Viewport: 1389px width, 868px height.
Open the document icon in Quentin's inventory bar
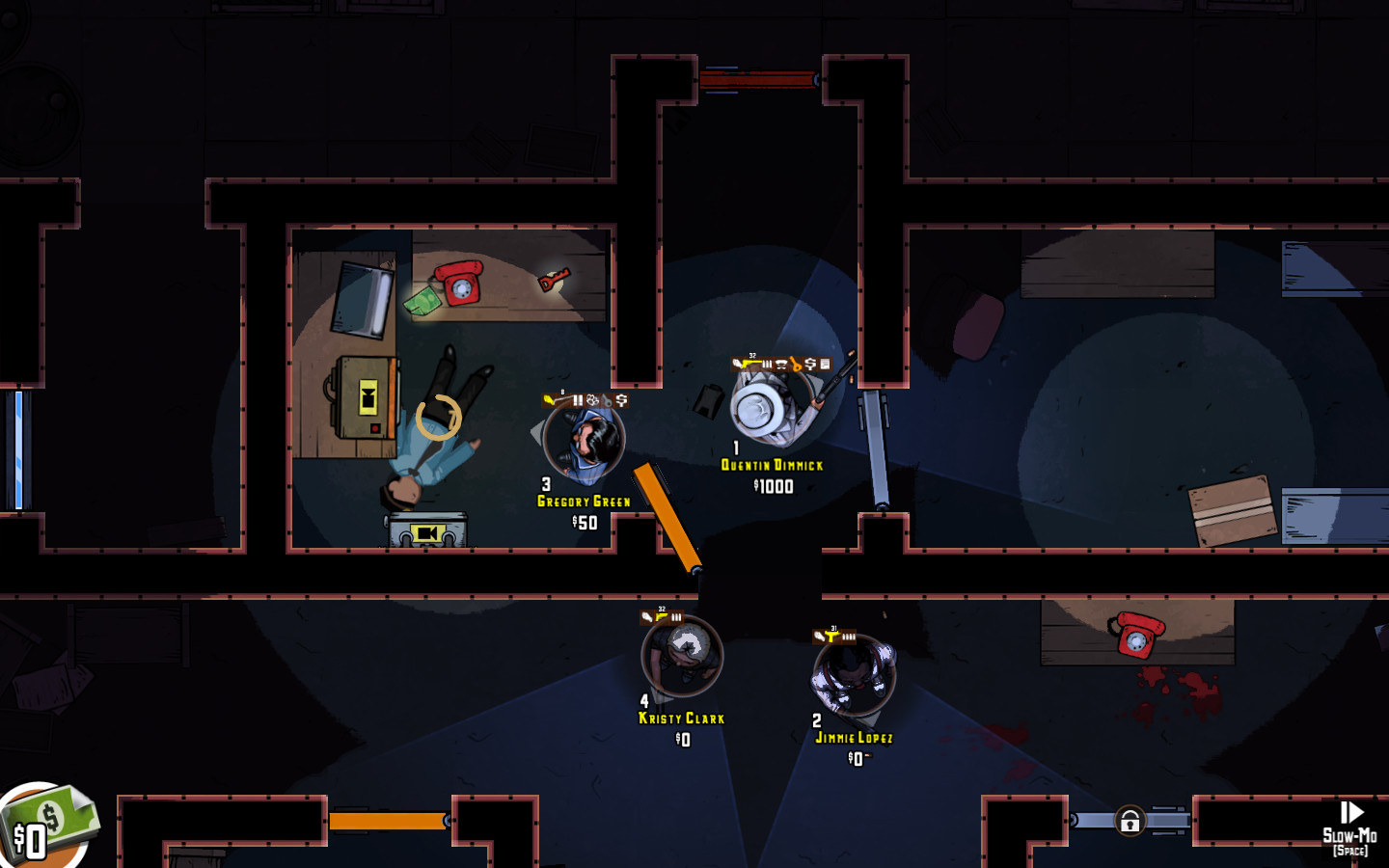pyautogui.click(x=826, y=365)
